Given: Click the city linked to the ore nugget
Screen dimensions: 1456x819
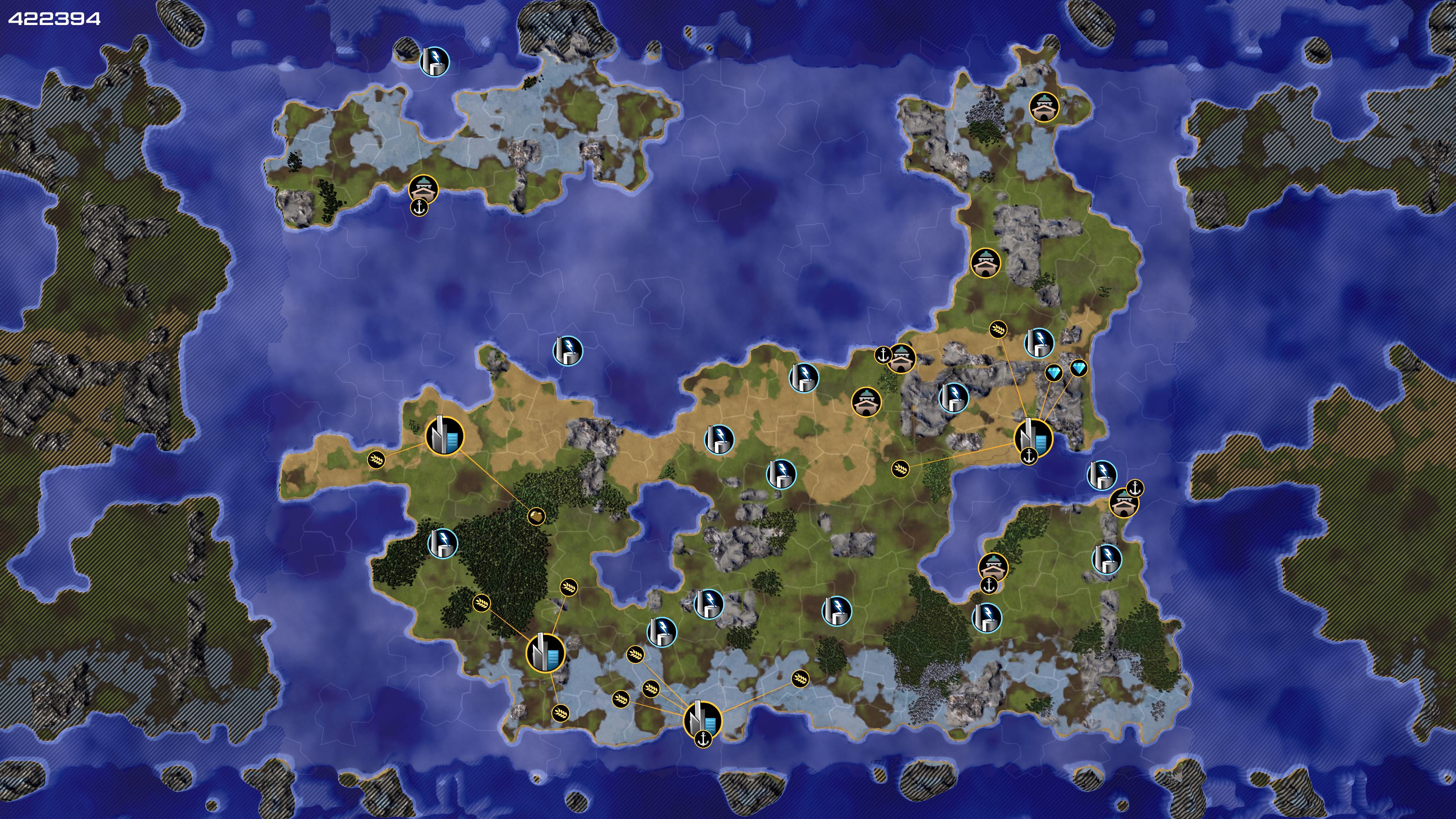Looking at the screenshot, I should [444, 436].
